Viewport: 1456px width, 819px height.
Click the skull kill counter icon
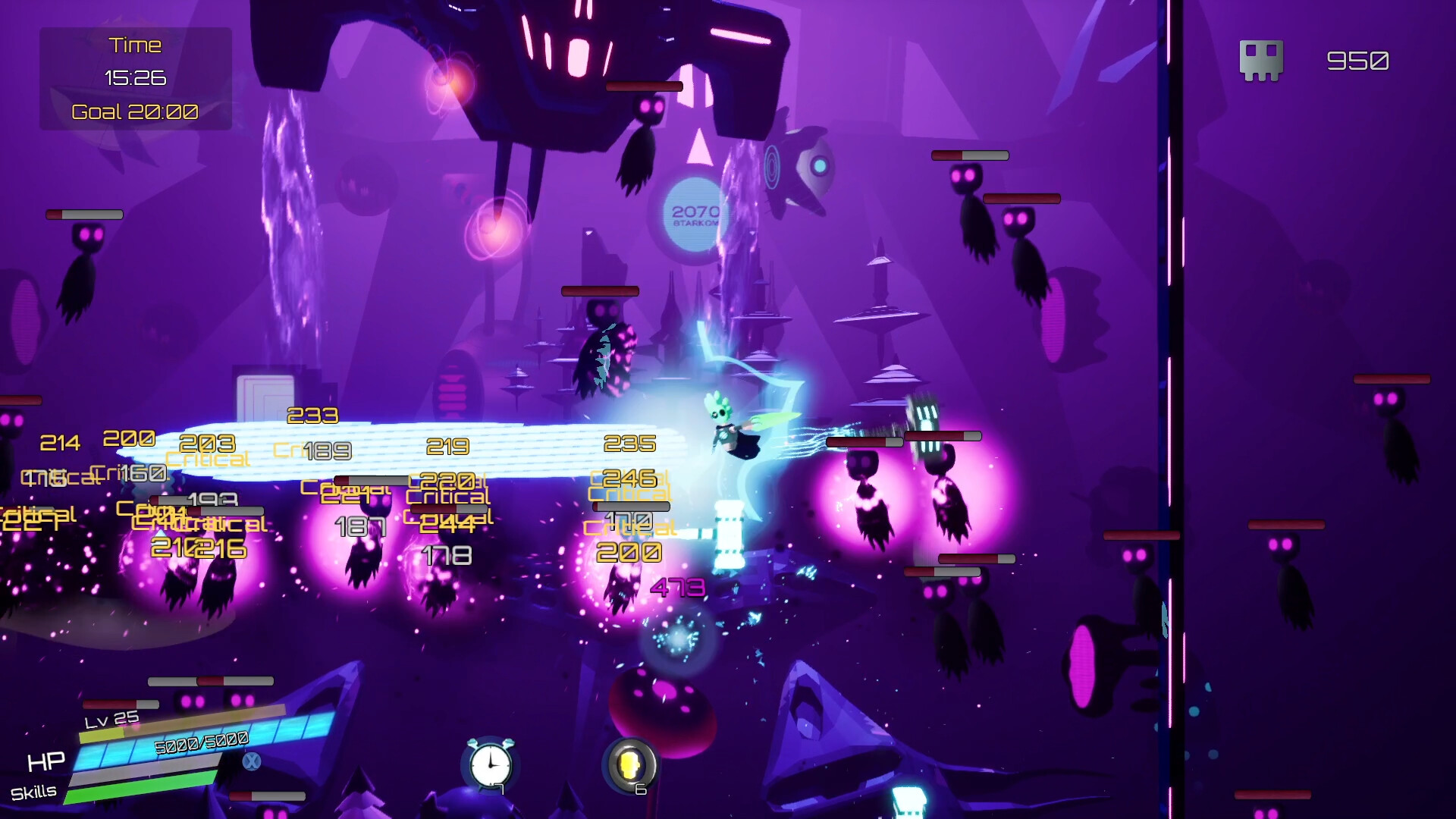1261,60
